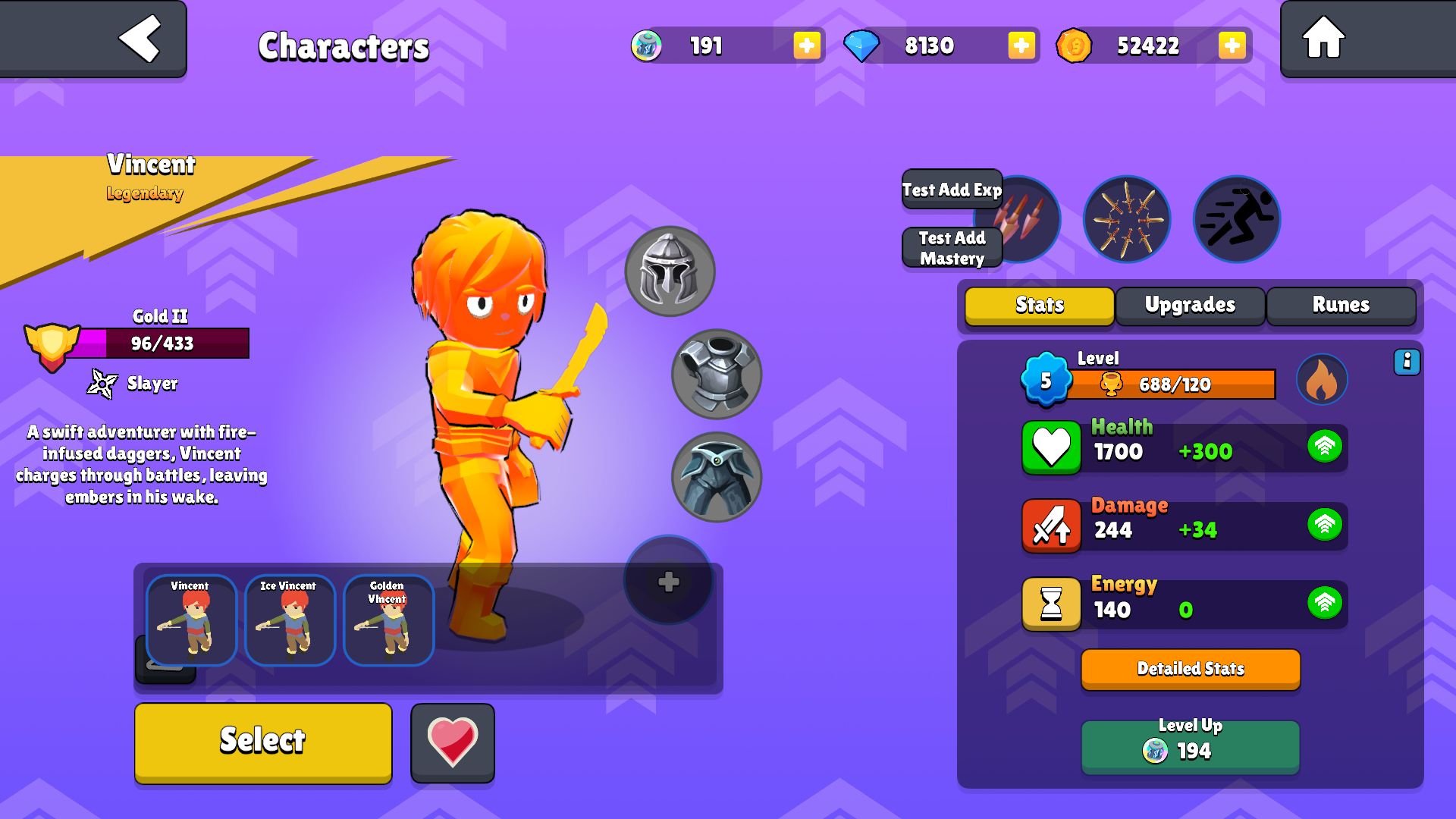The image size is (1456, 819).
Task: Open the leg armor equipment slot
Action: 716,477
